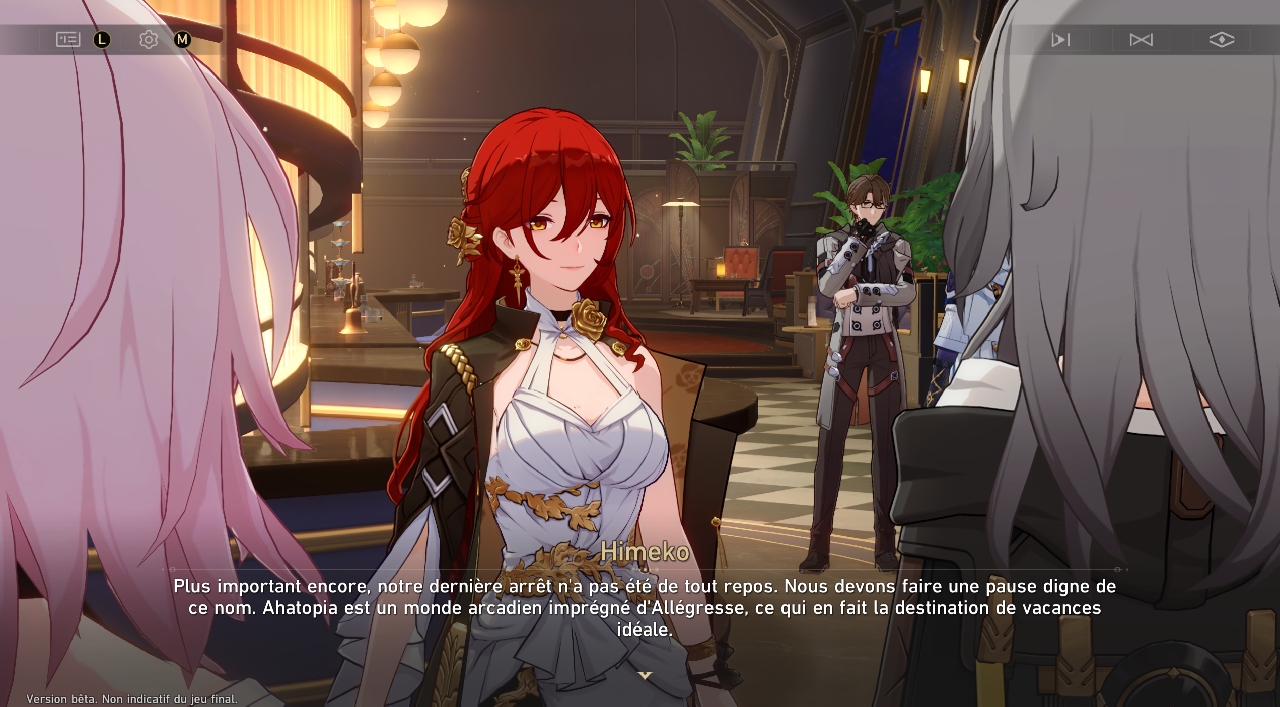Advance dialogue via the small down arrow
The image size is (1280, 707).
645,675
